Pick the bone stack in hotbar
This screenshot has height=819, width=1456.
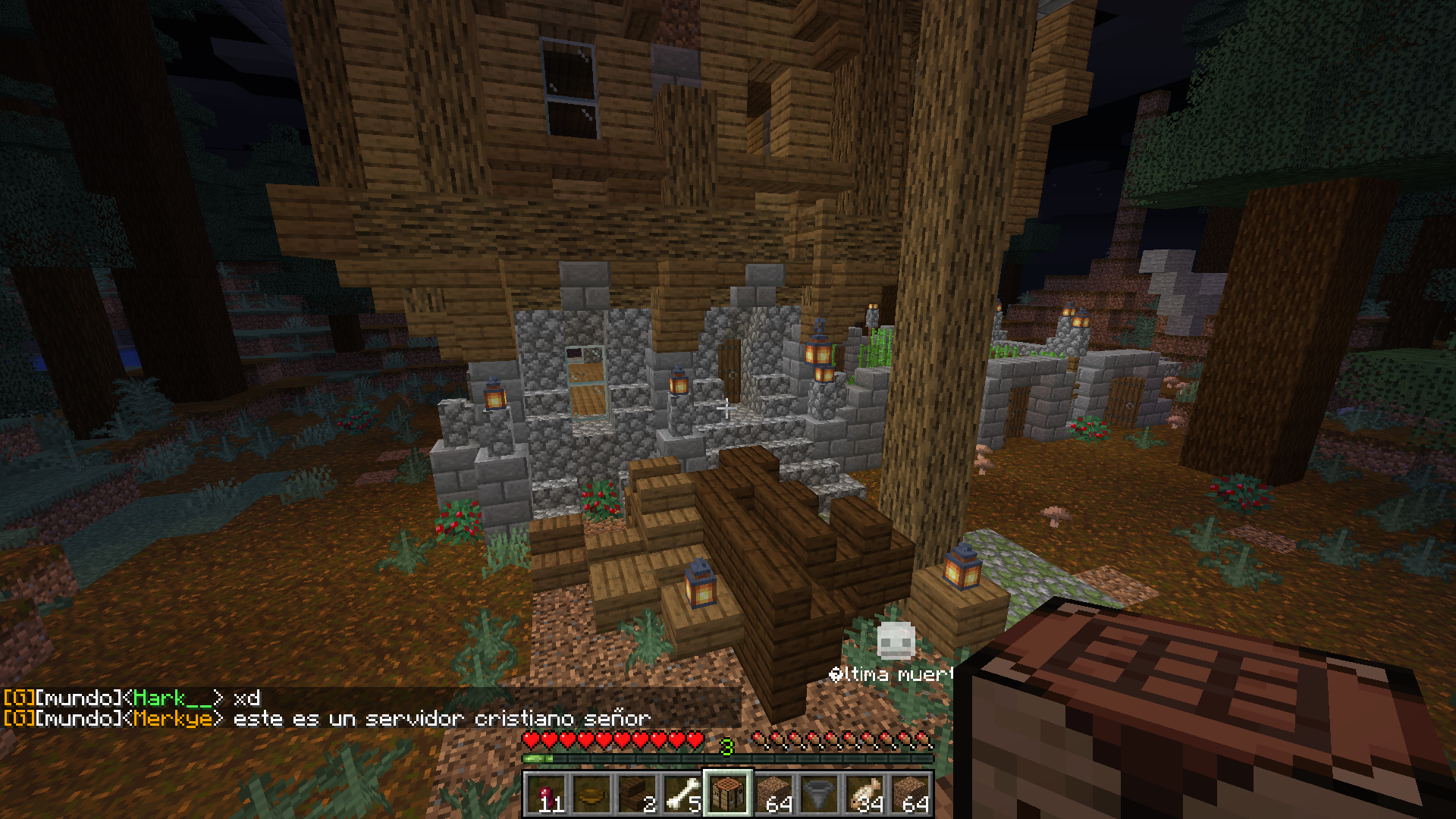(x=682, y=794)
